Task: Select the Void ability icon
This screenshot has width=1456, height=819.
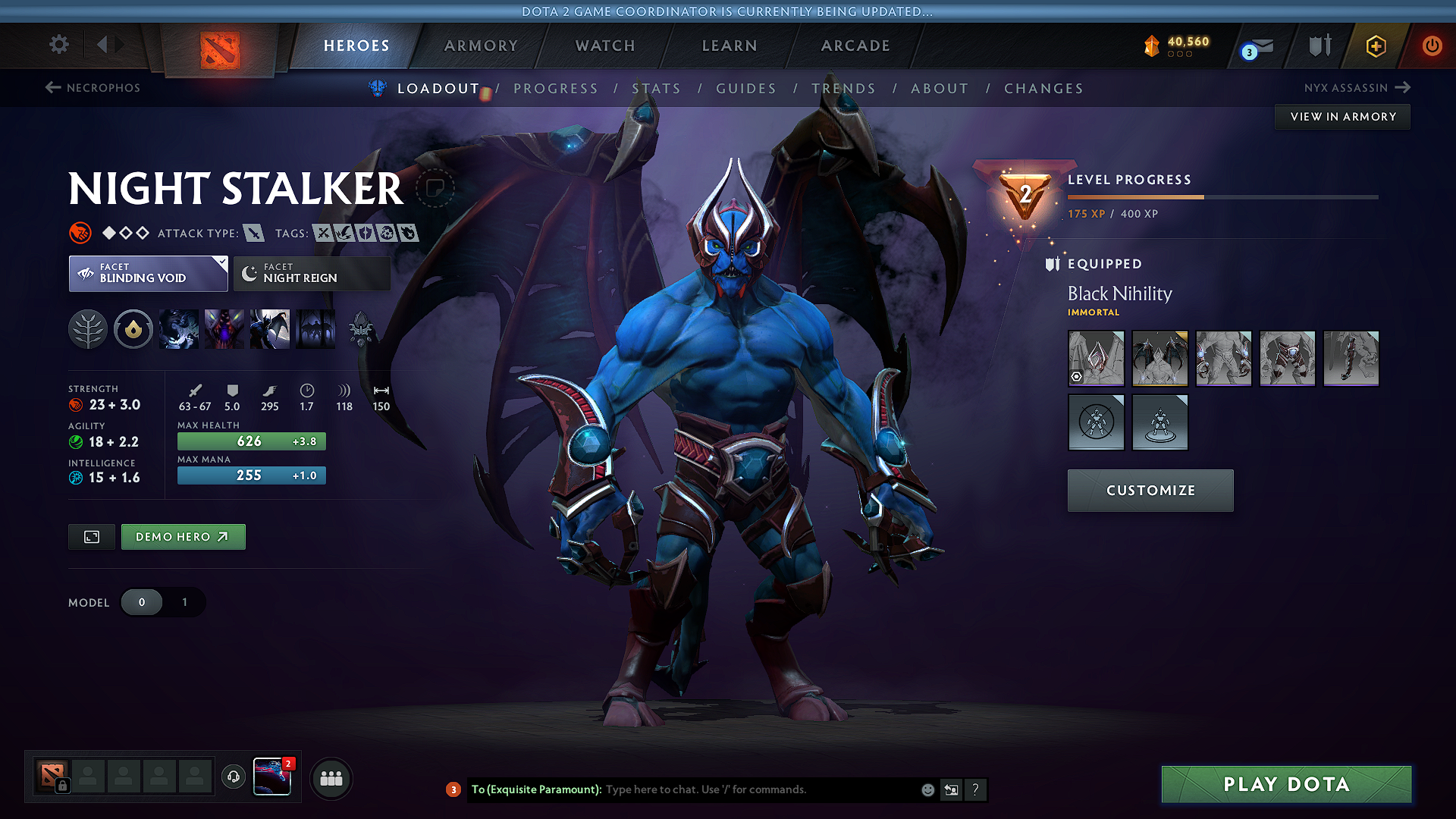Action: tap(178, 329)
